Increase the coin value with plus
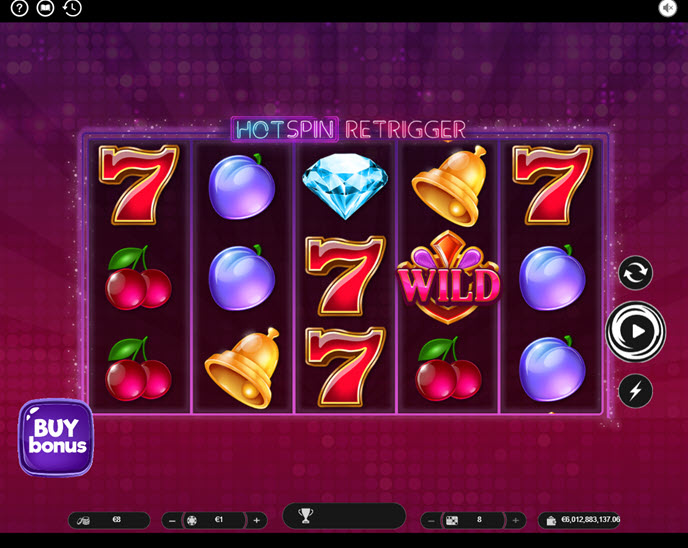Viewport: 688px width, 548px height. tap(257, 520)
